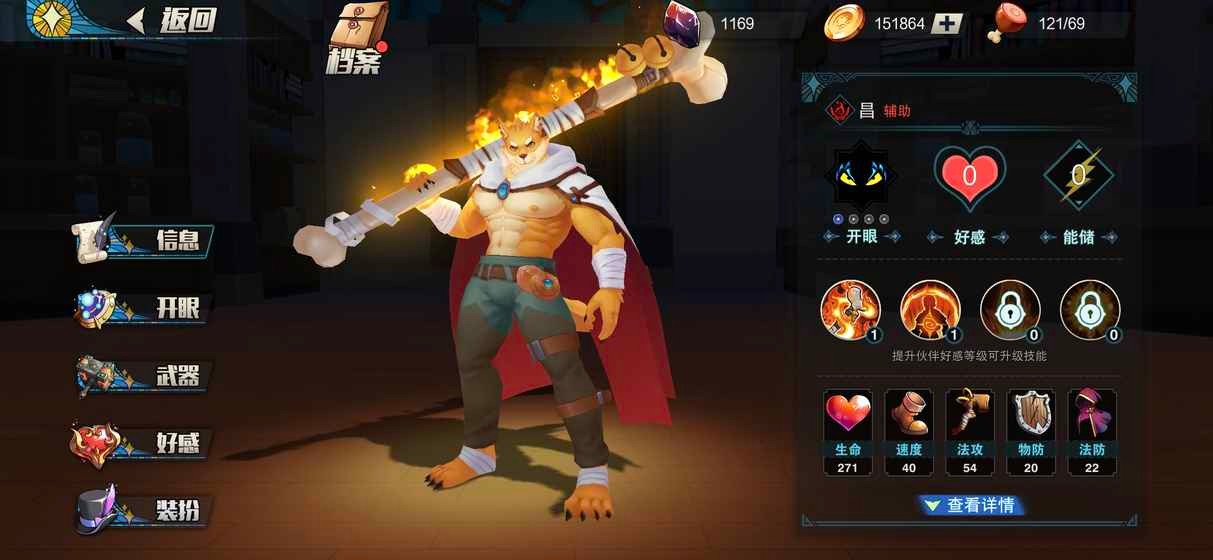Add gold coins with the plus button
This screenshot has width=1213, height=560.
coord(947,24)
